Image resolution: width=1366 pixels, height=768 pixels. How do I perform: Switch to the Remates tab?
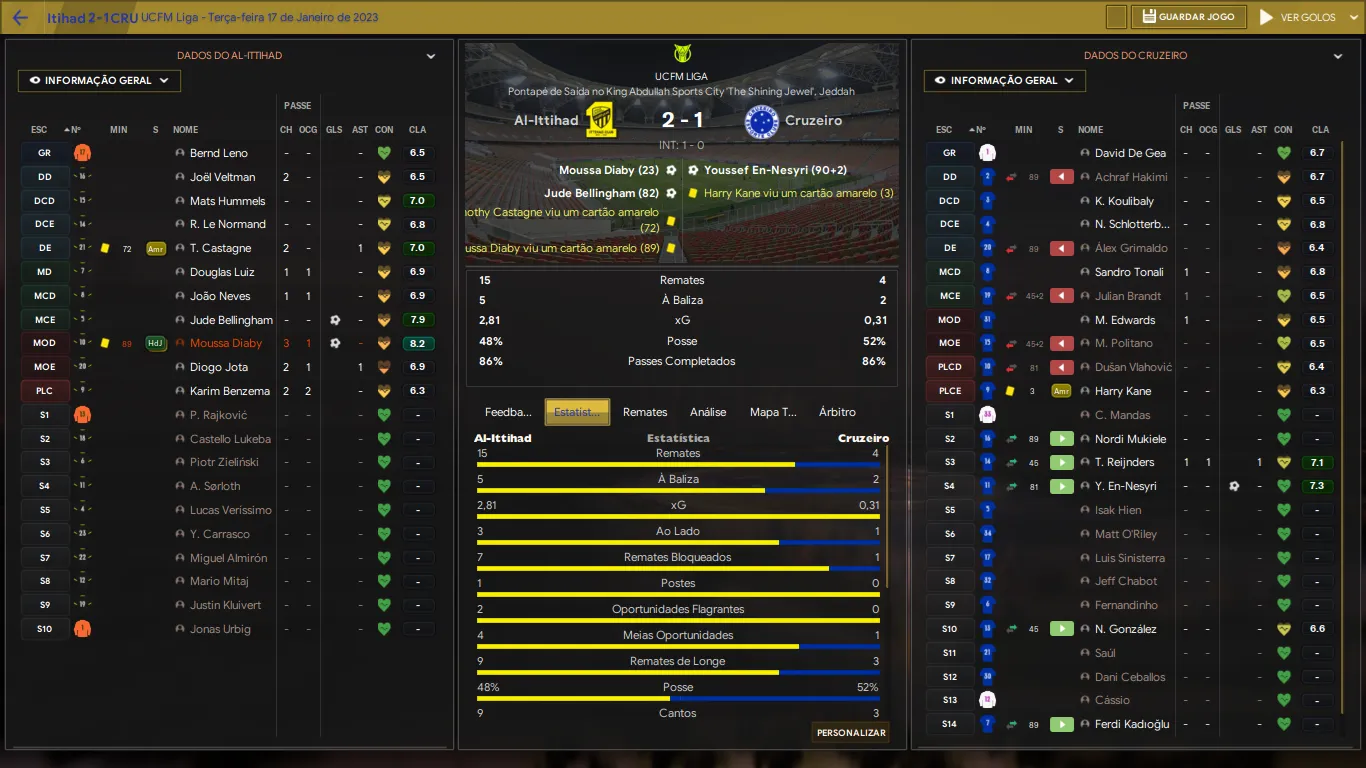coord(645,412)
